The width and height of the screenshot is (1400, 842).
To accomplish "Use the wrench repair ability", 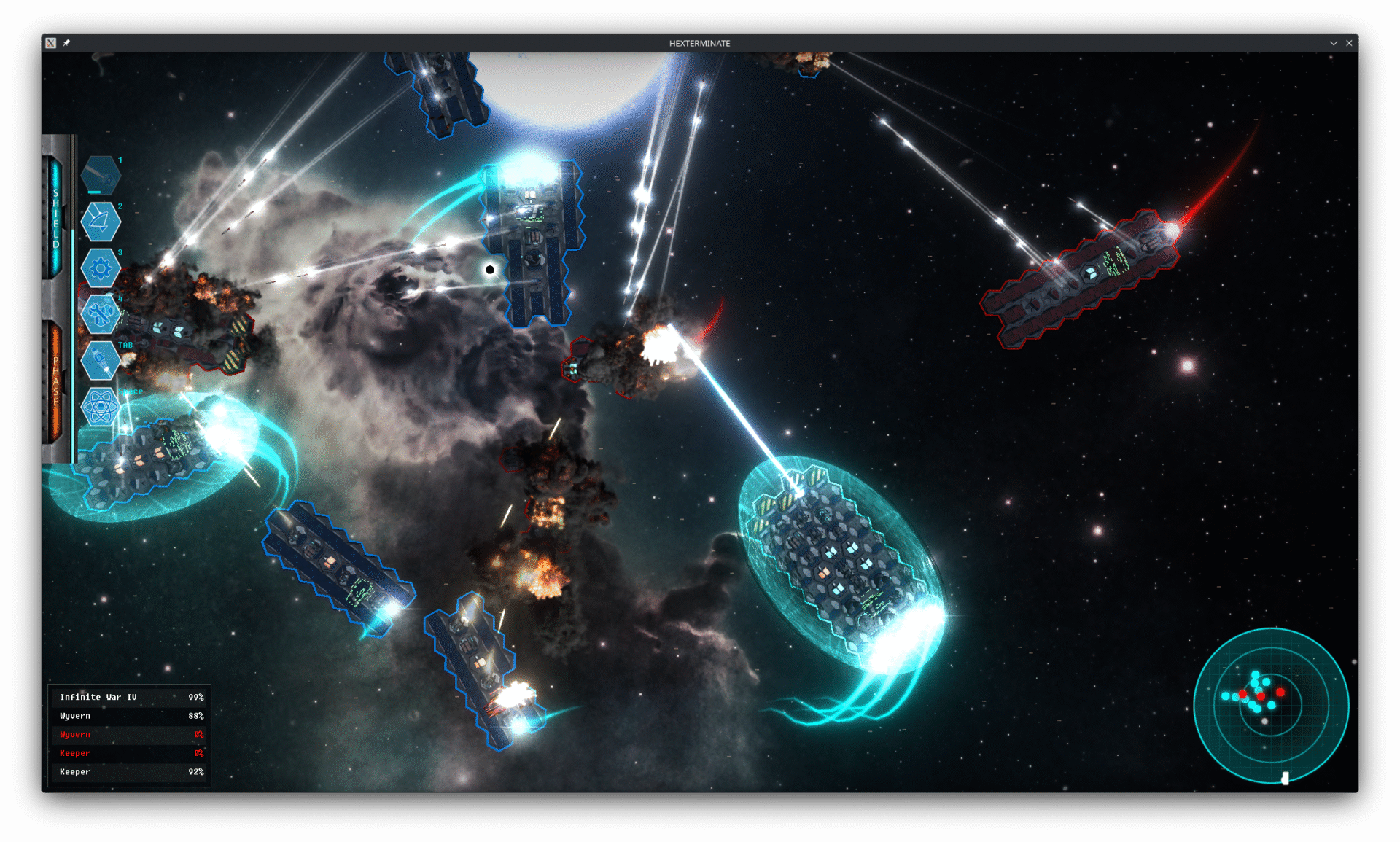I will [100, 314].
